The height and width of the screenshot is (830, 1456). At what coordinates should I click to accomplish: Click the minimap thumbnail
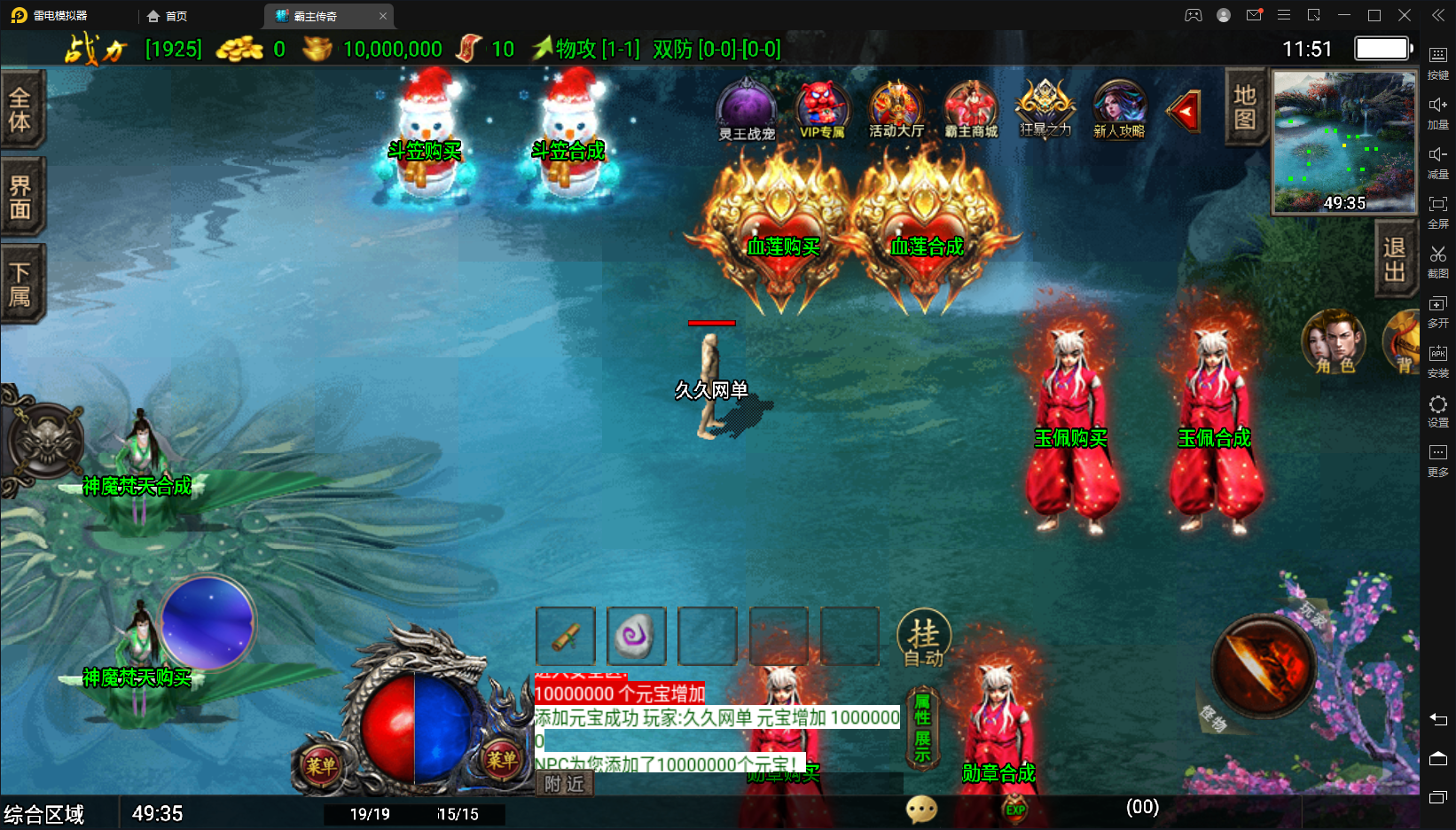tap(1343, 142)
